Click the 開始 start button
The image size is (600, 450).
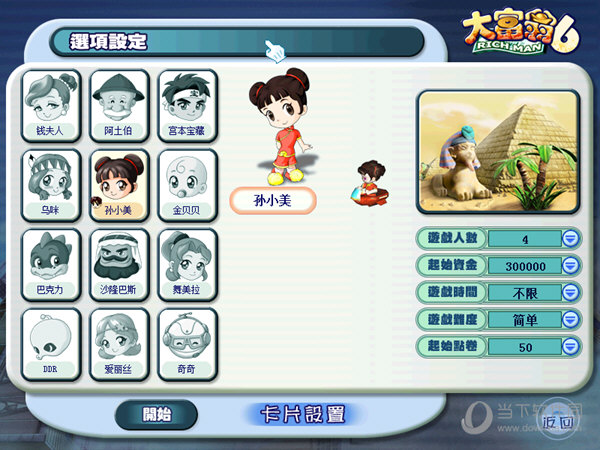(157, 414)
